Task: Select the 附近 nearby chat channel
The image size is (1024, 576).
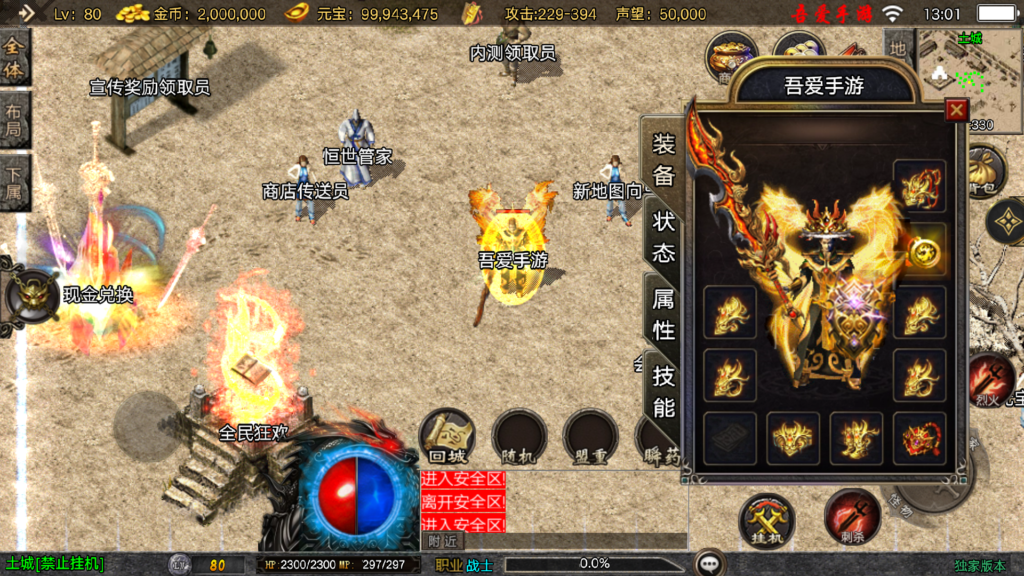Action: (x=442, y=541)
